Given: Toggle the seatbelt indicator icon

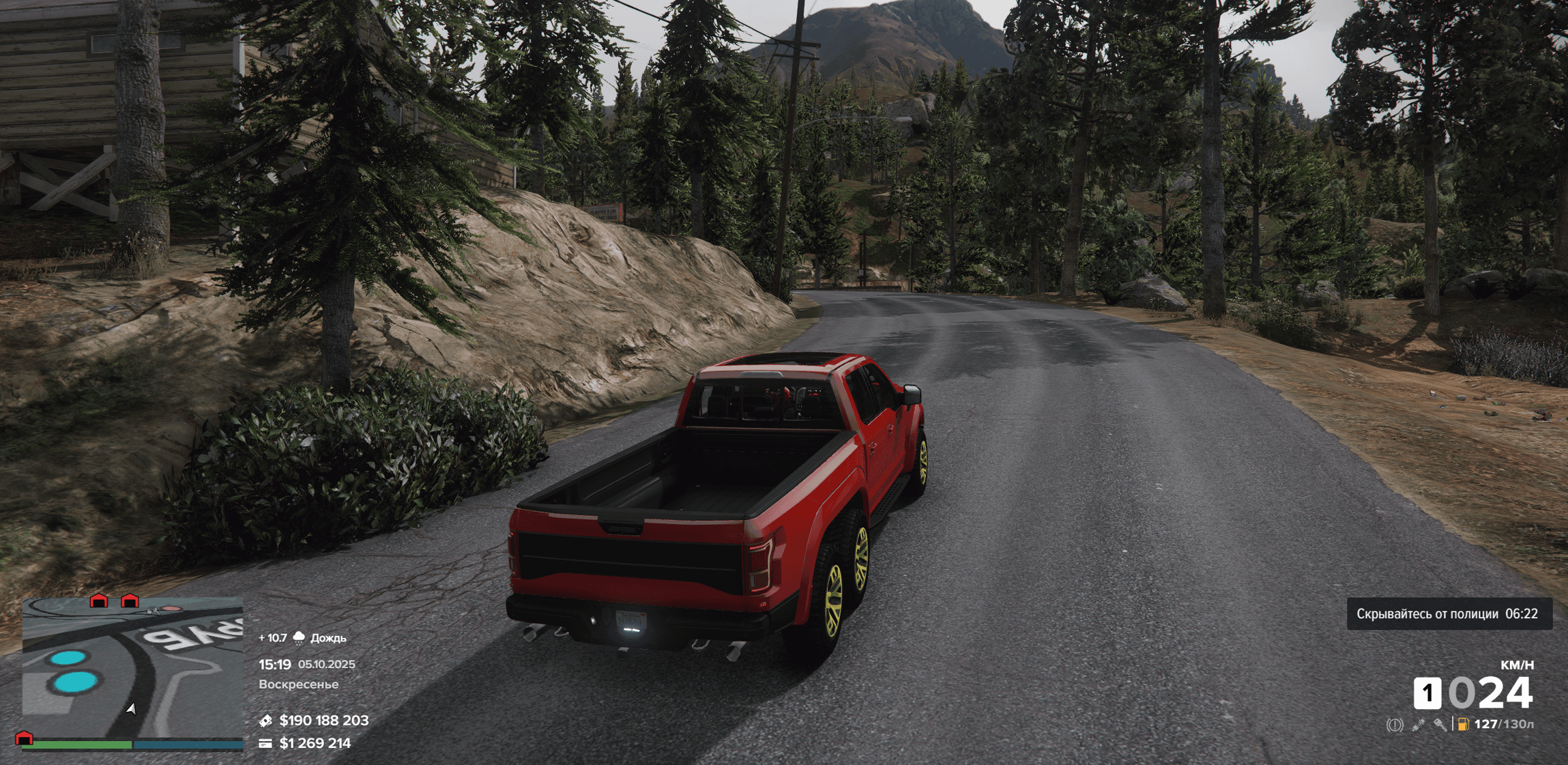Looking at the screenshot, I should click(x=1418, y=725).
